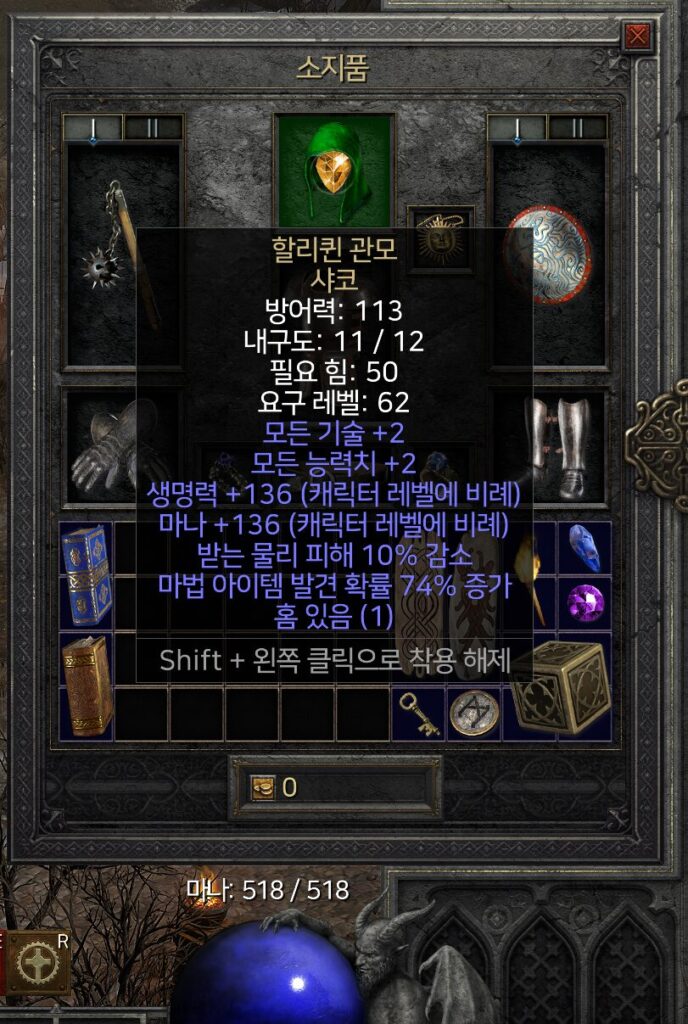
Task: Select the key in the inventory
Action: tap(419, 713)
